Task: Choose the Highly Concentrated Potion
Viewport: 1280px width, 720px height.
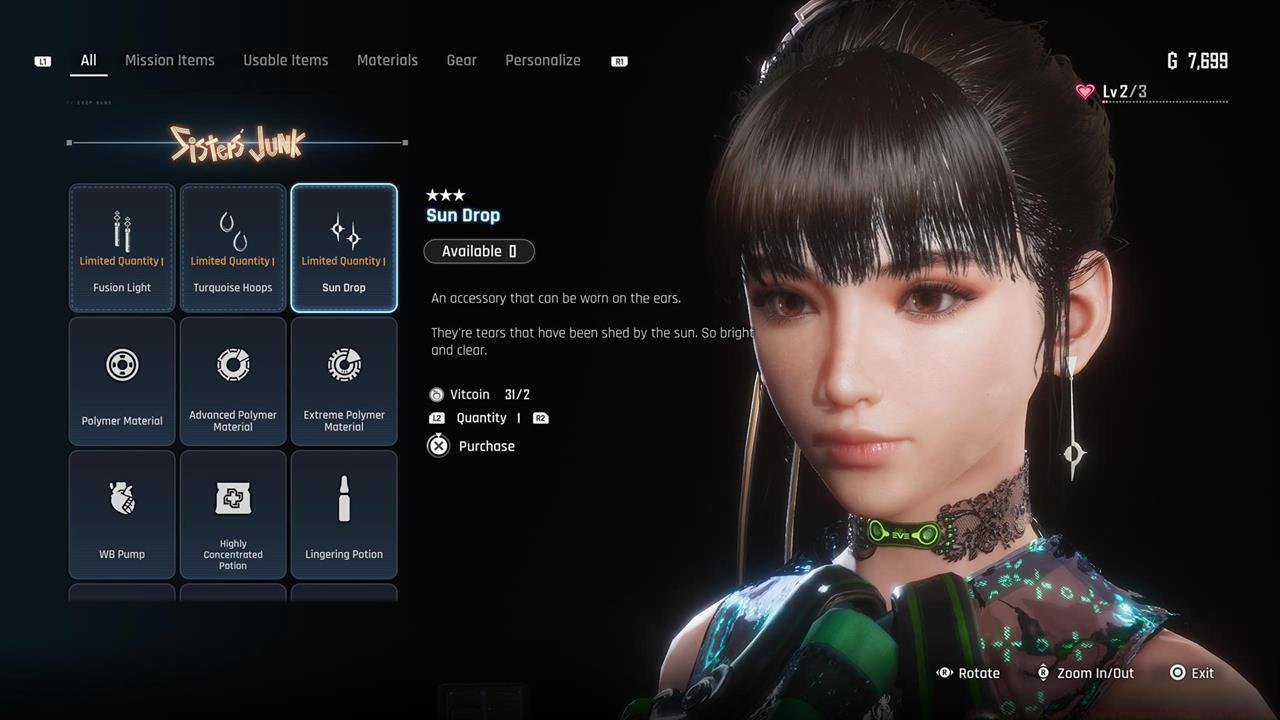Action: [233, 514]
